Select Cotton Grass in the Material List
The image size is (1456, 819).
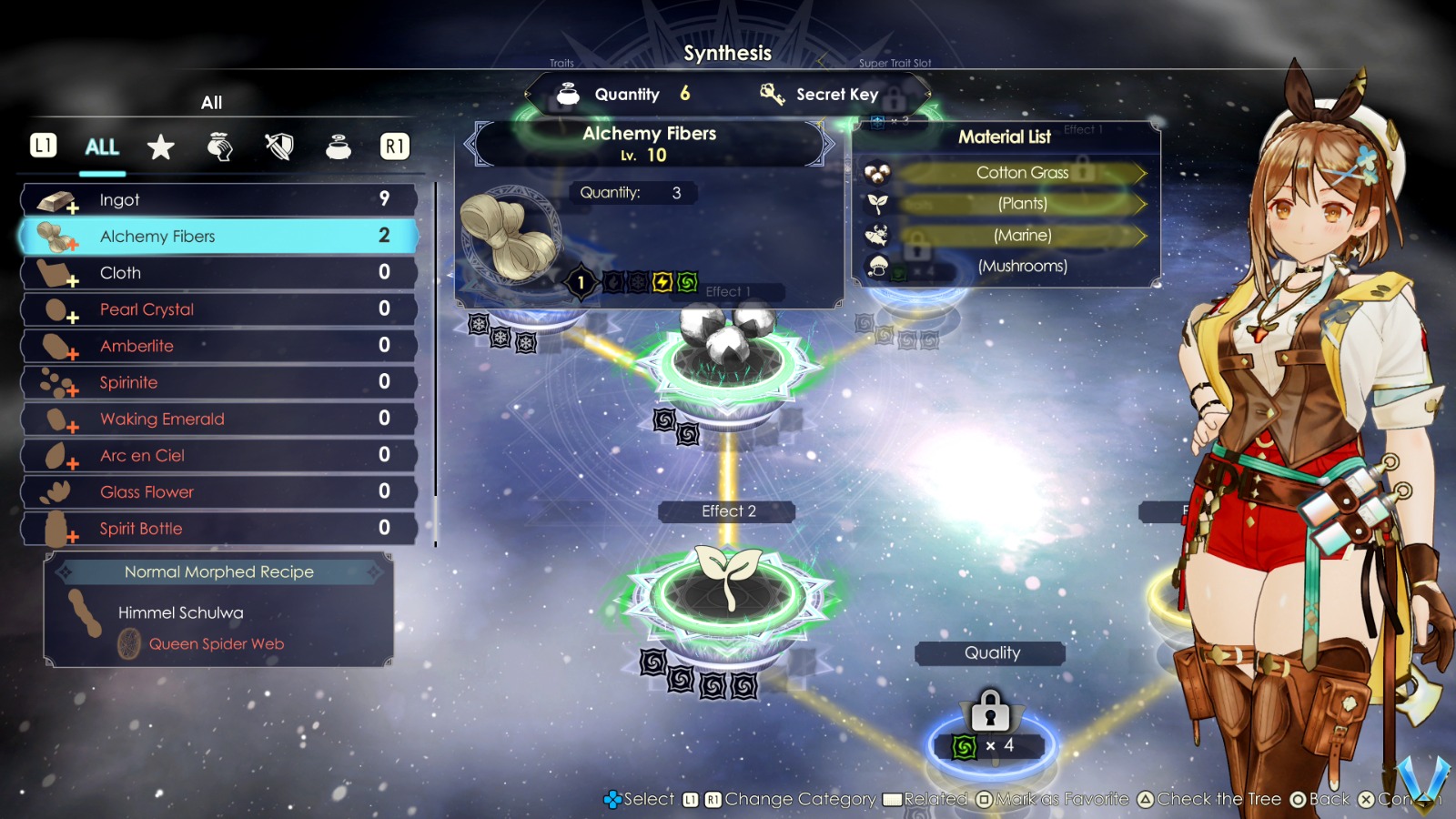click(1021, 173)
